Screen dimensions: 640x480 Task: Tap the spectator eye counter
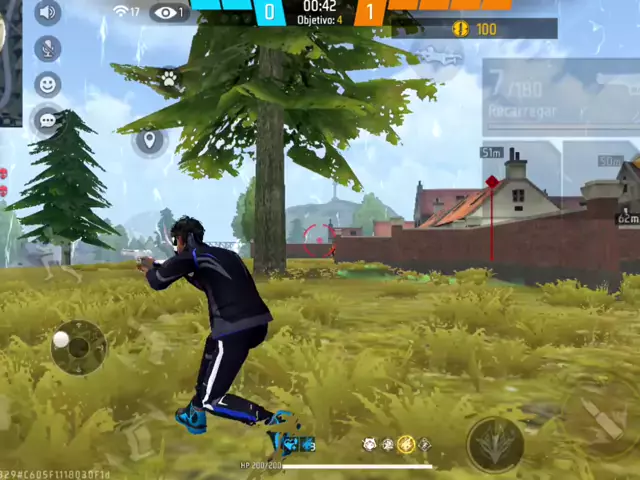pyautogui.click(x=170, y=13)
